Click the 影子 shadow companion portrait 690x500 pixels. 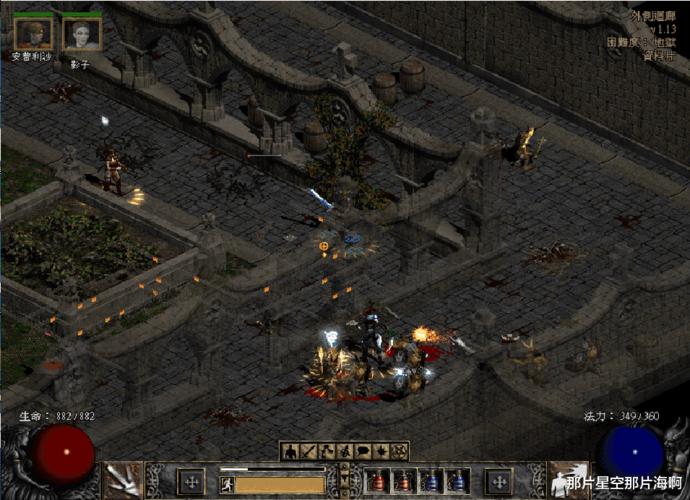(82, 32)
